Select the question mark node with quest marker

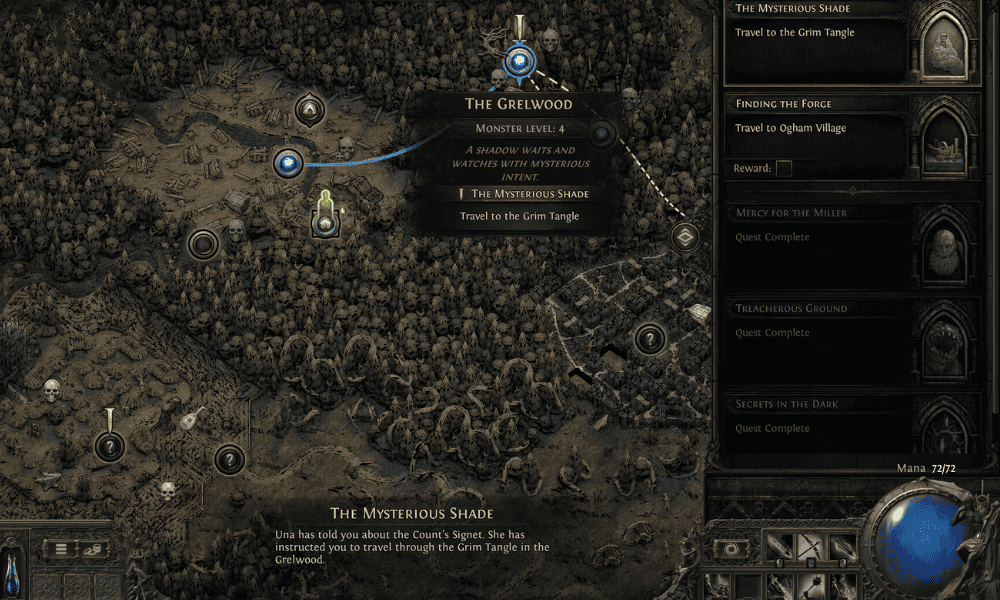[109, 447]
